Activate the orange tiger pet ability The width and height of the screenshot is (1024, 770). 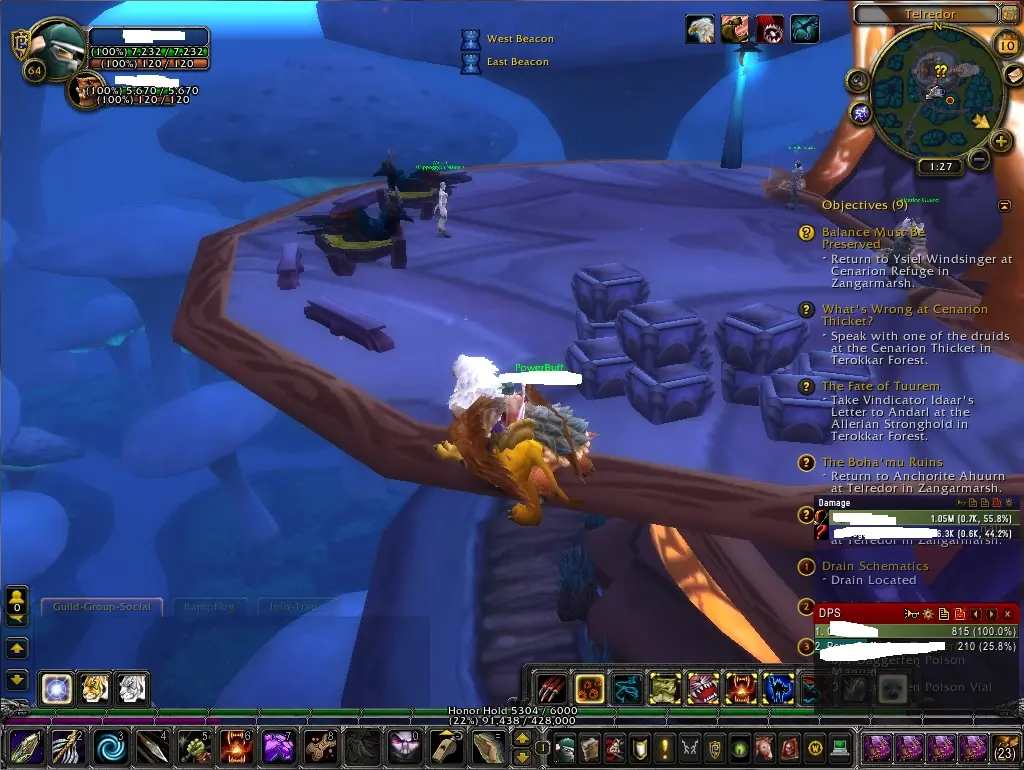94,688
